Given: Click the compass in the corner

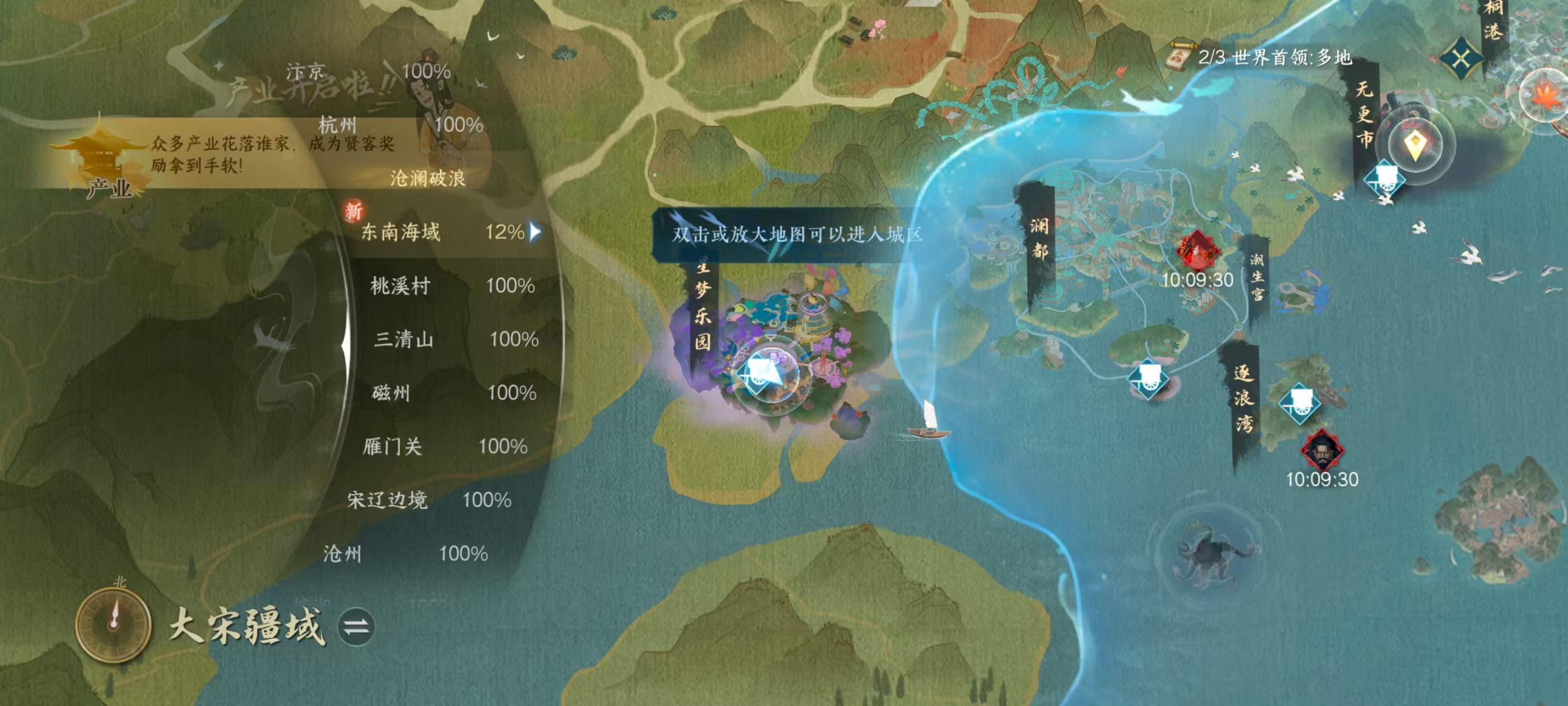Looking at the screenshot, I should point(113,623).
